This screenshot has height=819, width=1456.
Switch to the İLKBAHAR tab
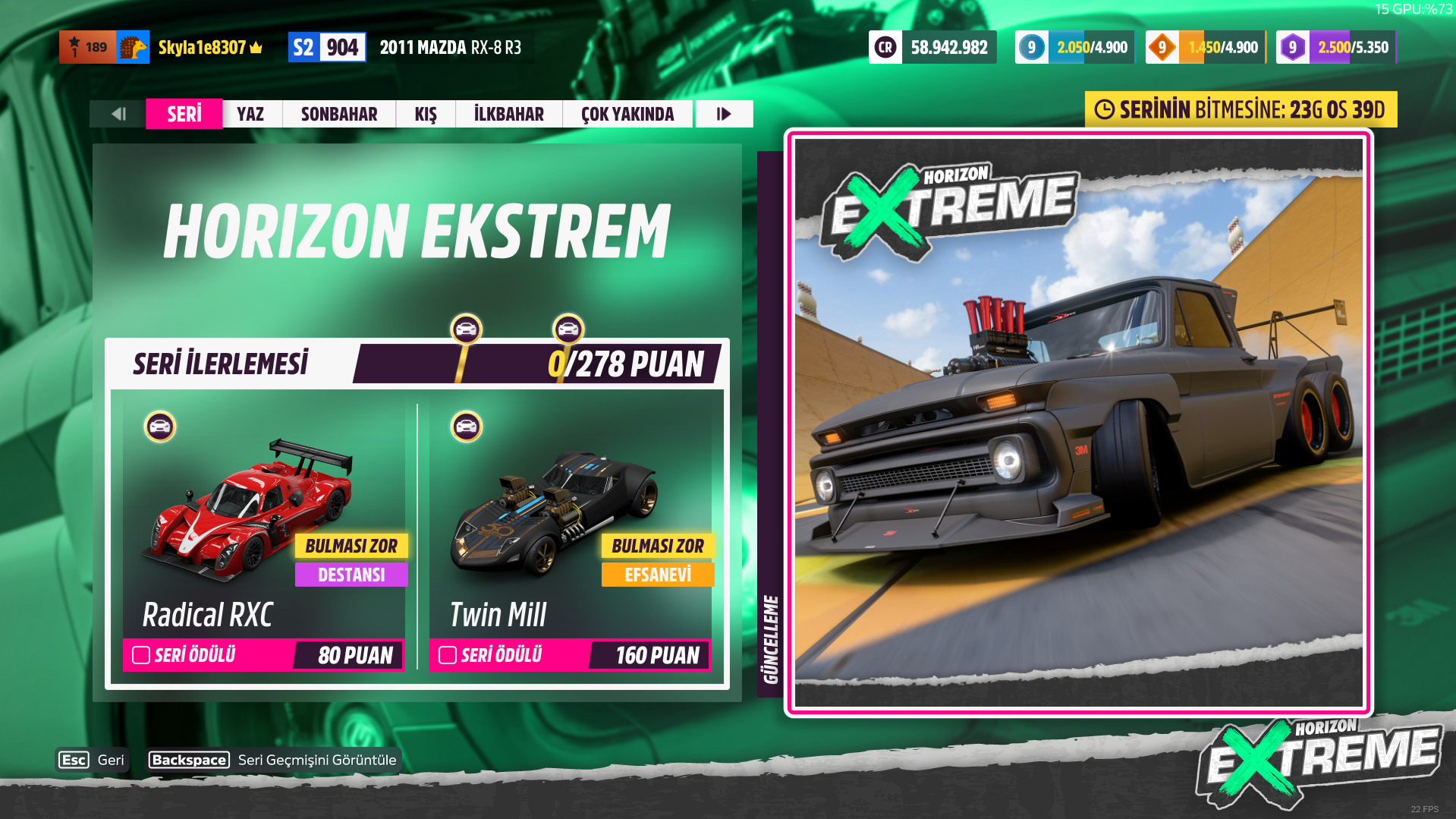(508, 114)
